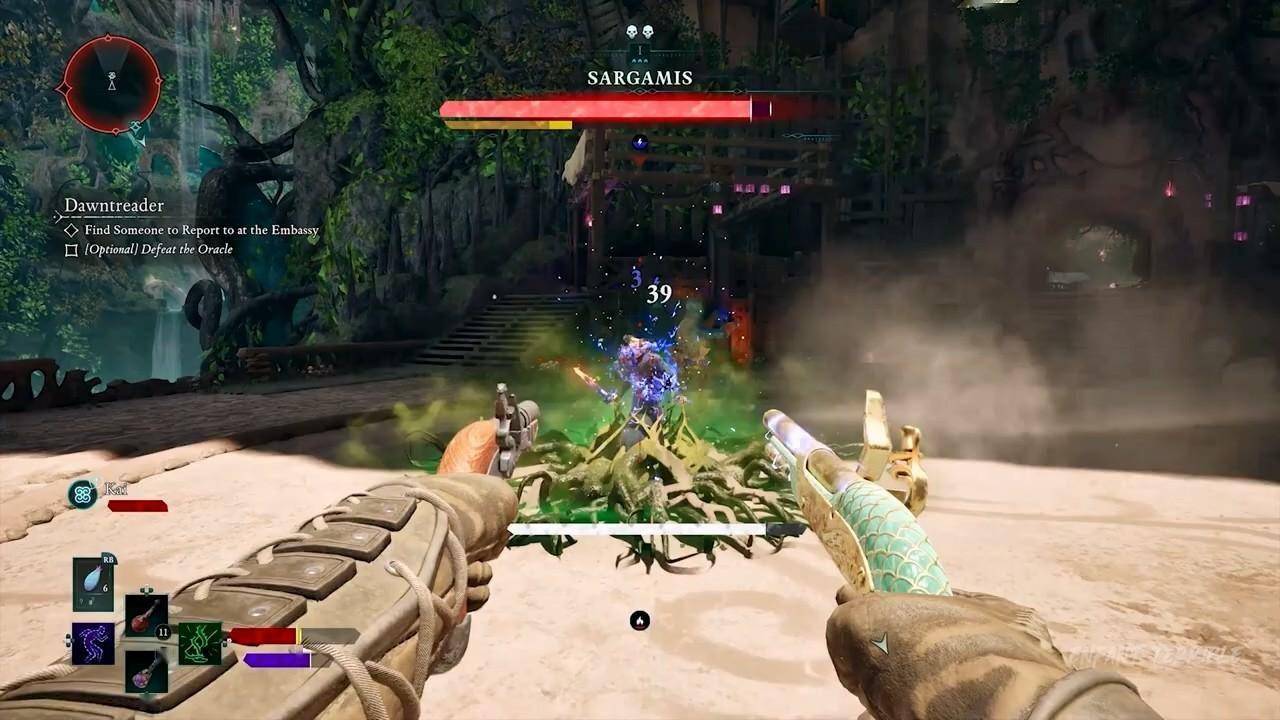Screen dimensions: 1280x720
Task: Select the Embassy report objective
Action: point(201,230)
